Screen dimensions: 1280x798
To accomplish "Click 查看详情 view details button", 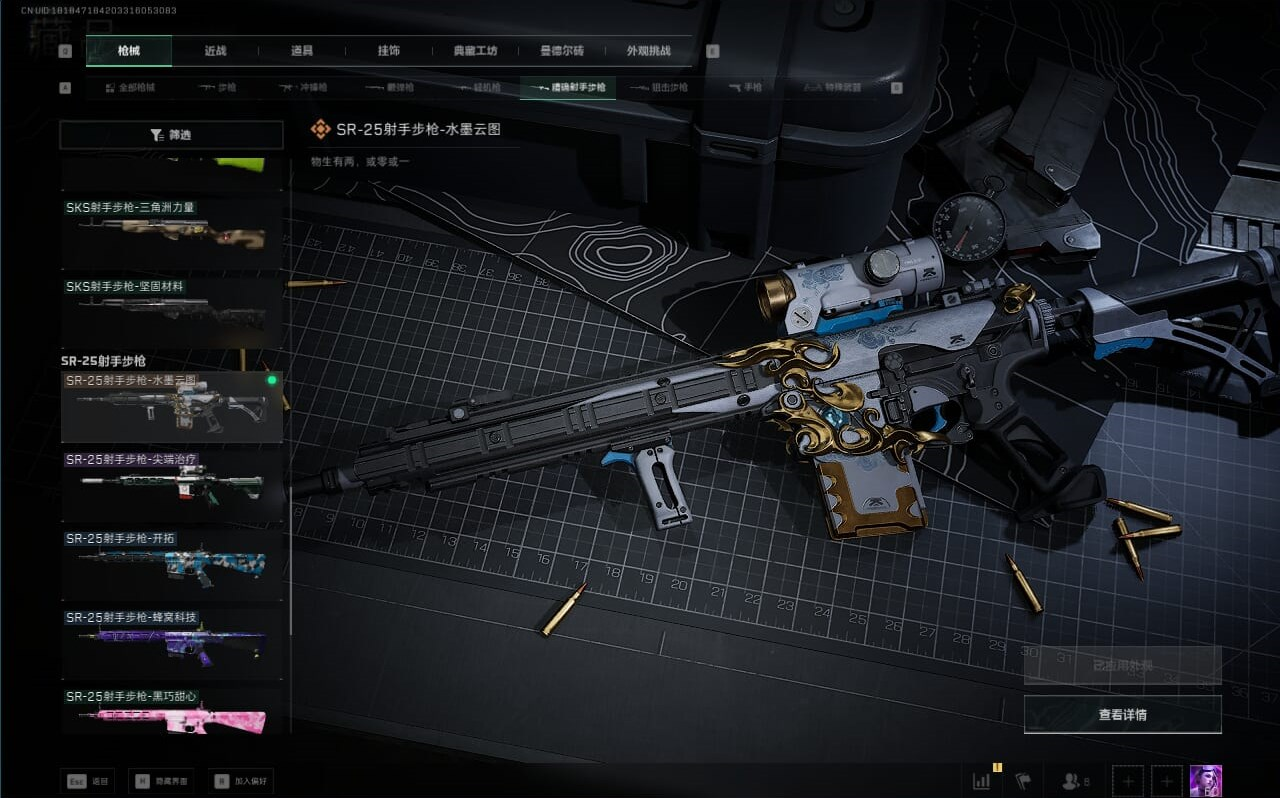I will 1122,715.
